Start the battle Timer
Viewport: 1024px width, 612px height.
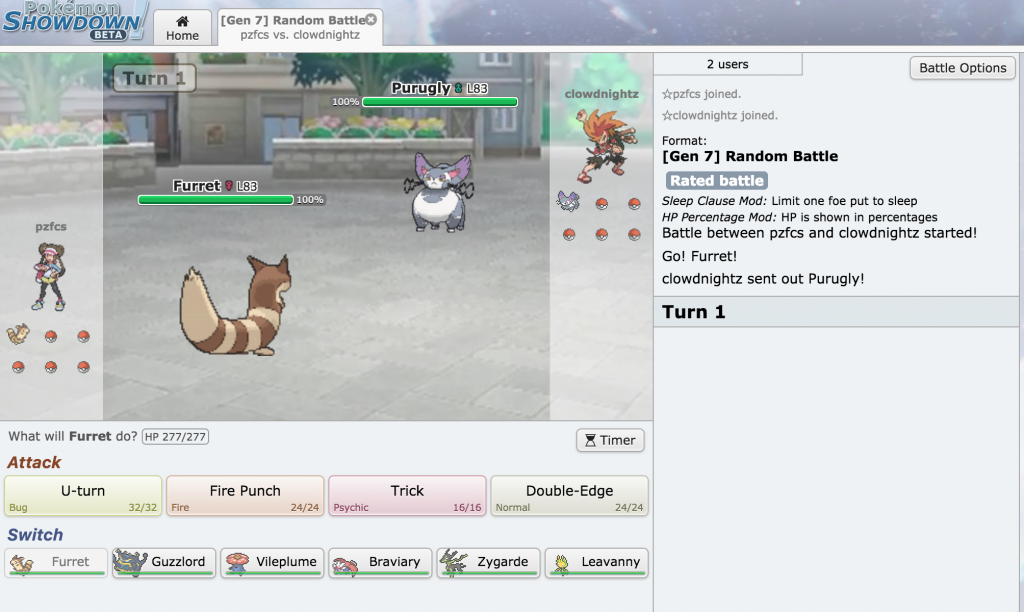(x=610, y=440)
